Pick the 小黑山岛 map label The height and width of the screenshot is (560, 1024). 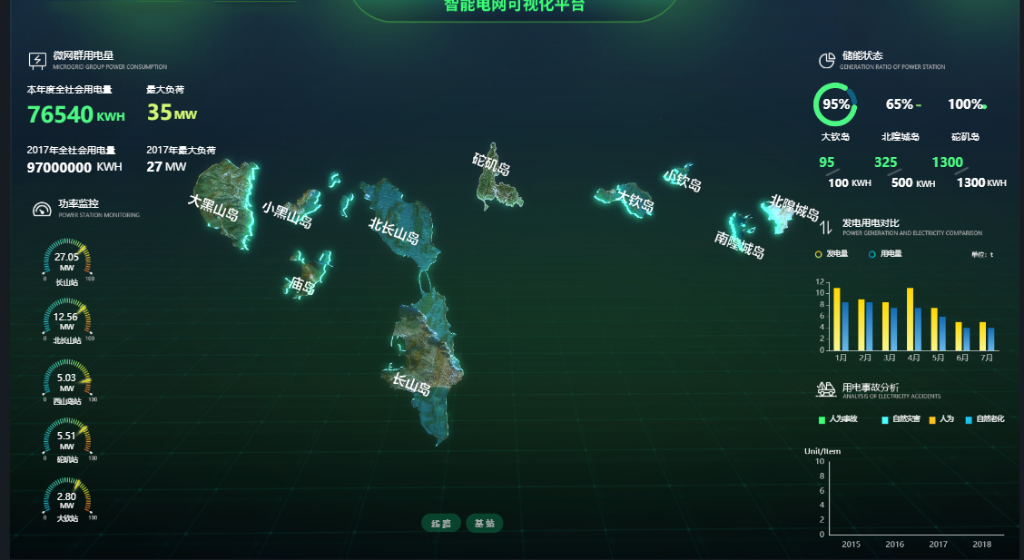coord(287,214)
